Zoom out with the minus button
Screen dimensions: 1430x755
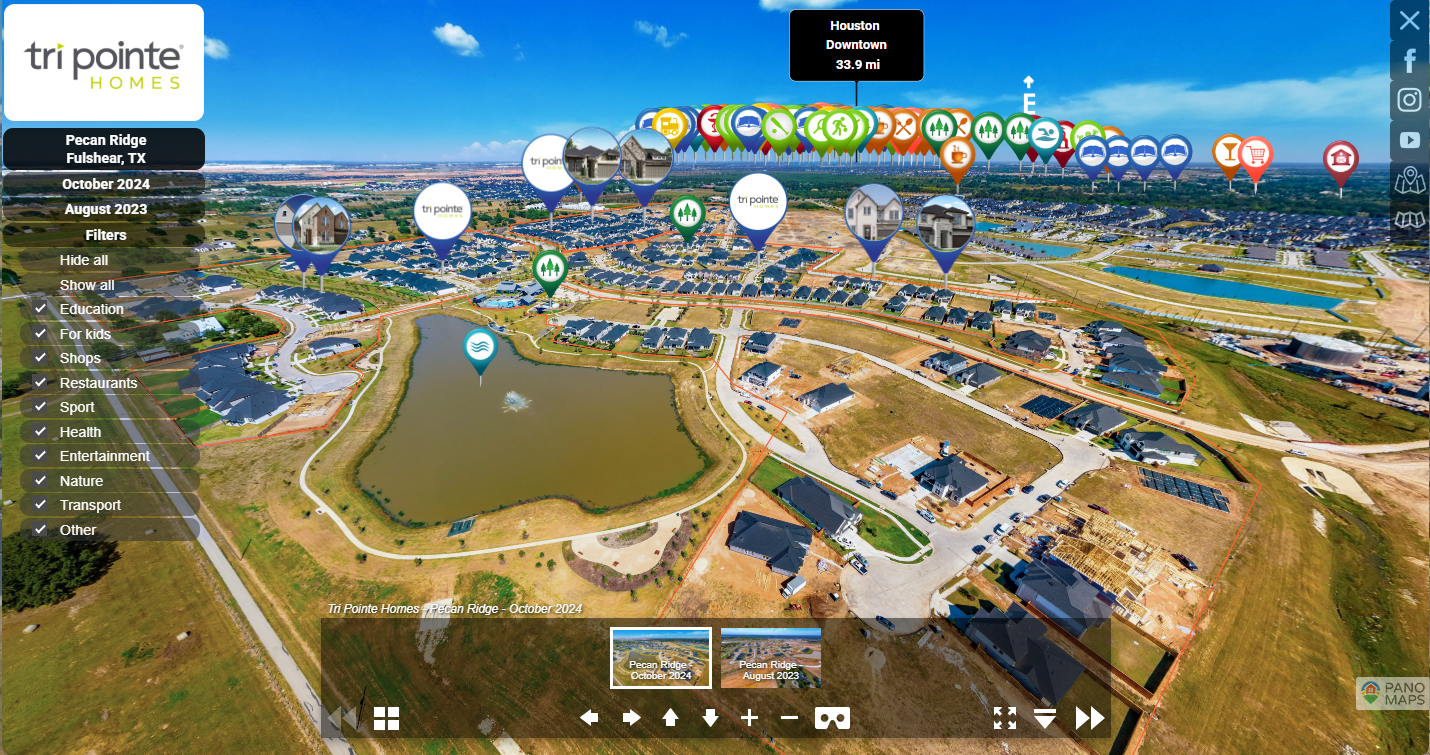[x=789, y=718]
